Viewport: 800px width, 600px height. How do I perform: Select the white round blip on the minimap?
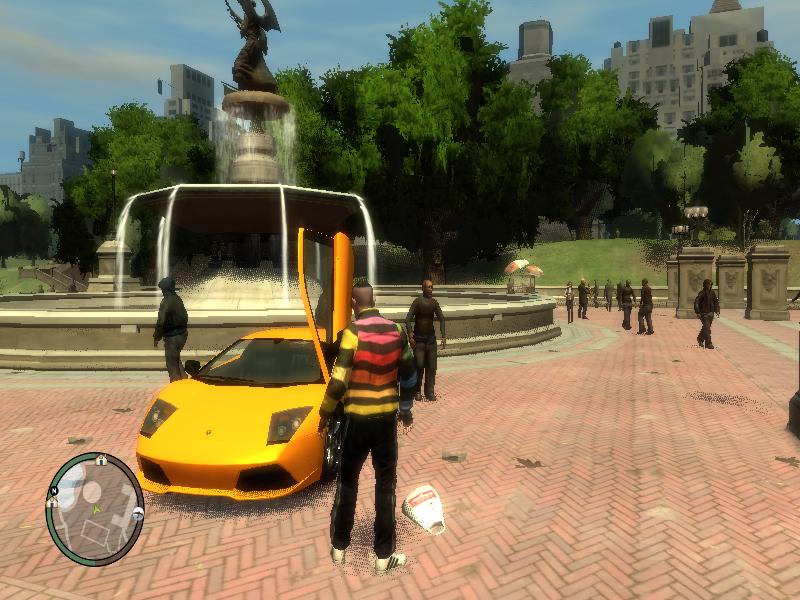pos(138,512)
